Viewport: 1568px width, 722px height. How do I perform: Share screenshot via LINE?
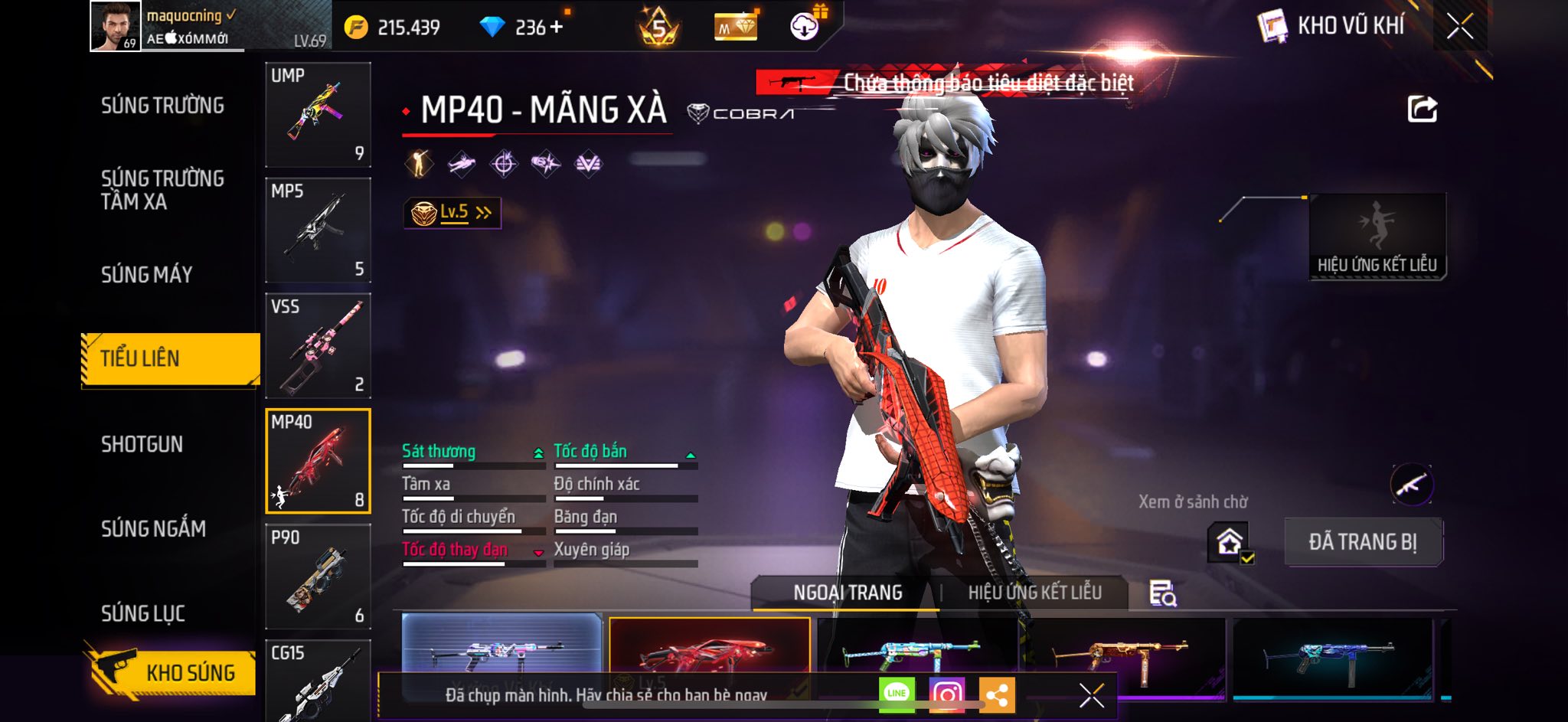(897, 694)
